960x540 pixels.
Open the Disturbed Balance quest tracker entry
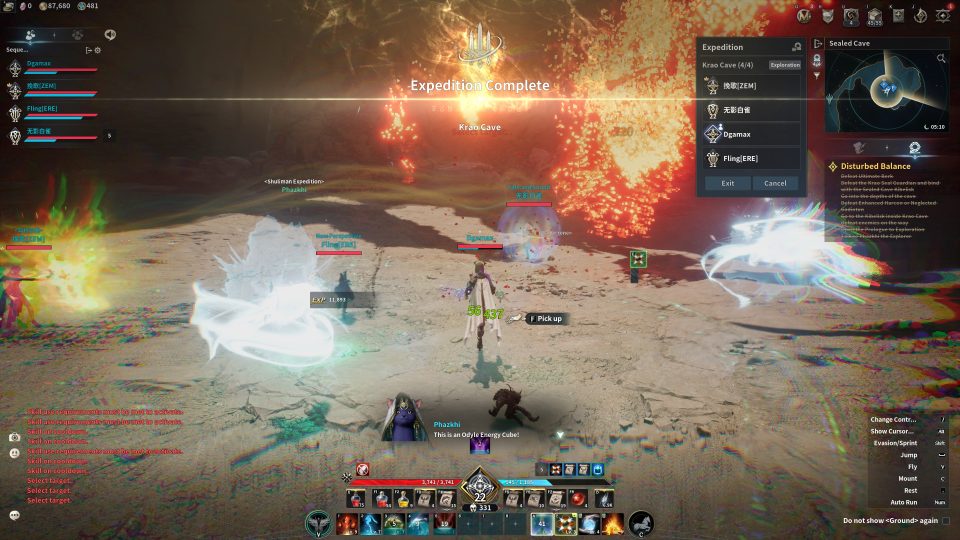(x=875, y=166)
